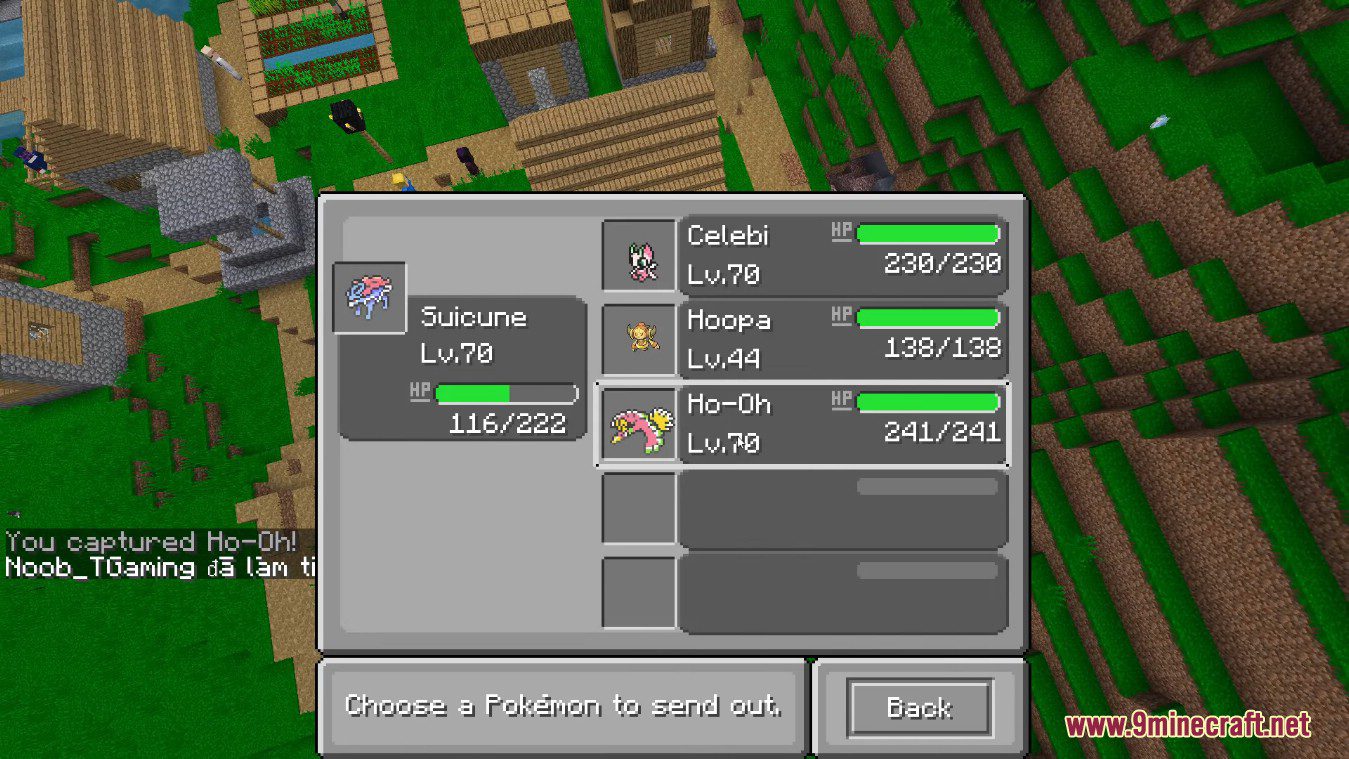Click the HP label beside Suicune's health bar
Viewport: 1349px width, 759px height.
(x=419, y=391)
